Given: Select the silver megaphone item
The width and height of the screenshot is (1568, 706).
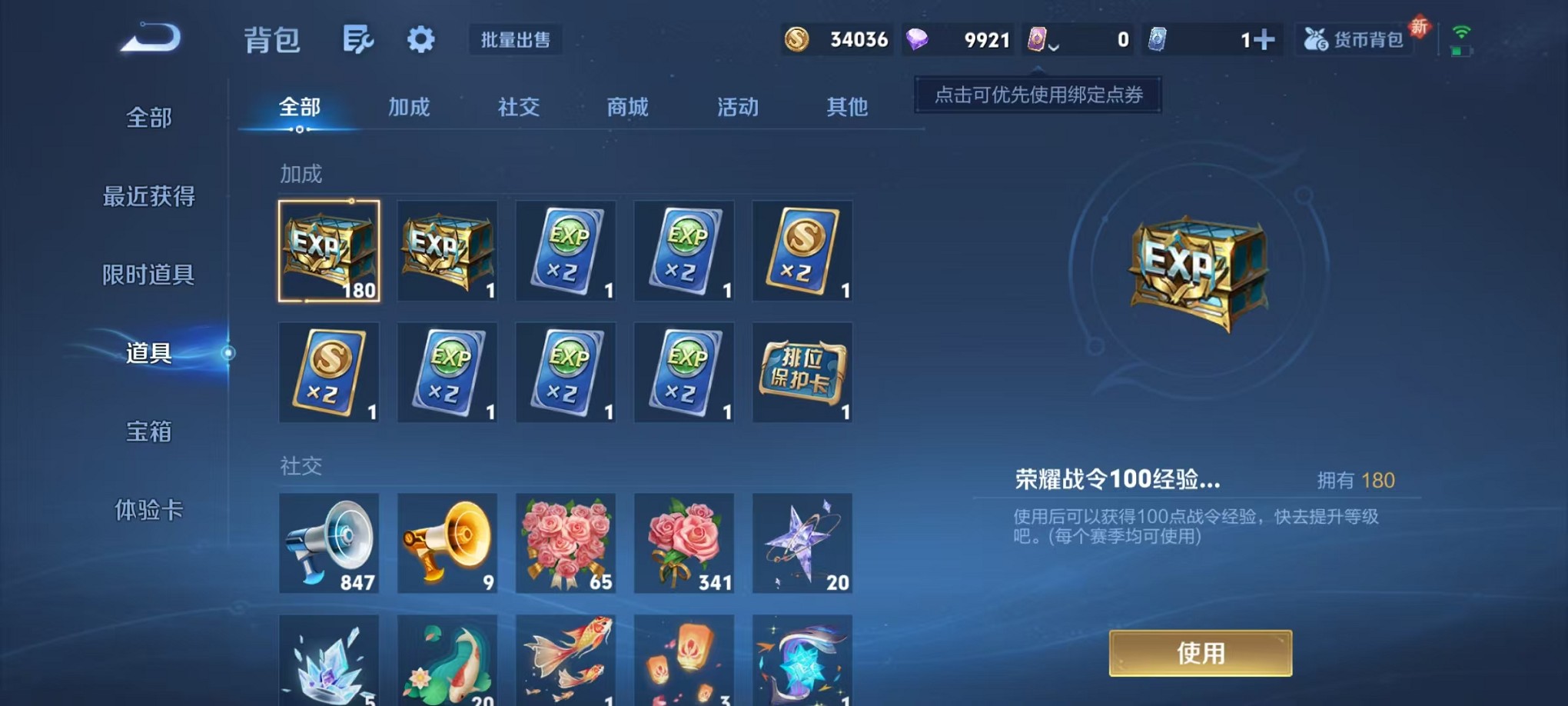Looking at the screenshot, I should 329,544.
